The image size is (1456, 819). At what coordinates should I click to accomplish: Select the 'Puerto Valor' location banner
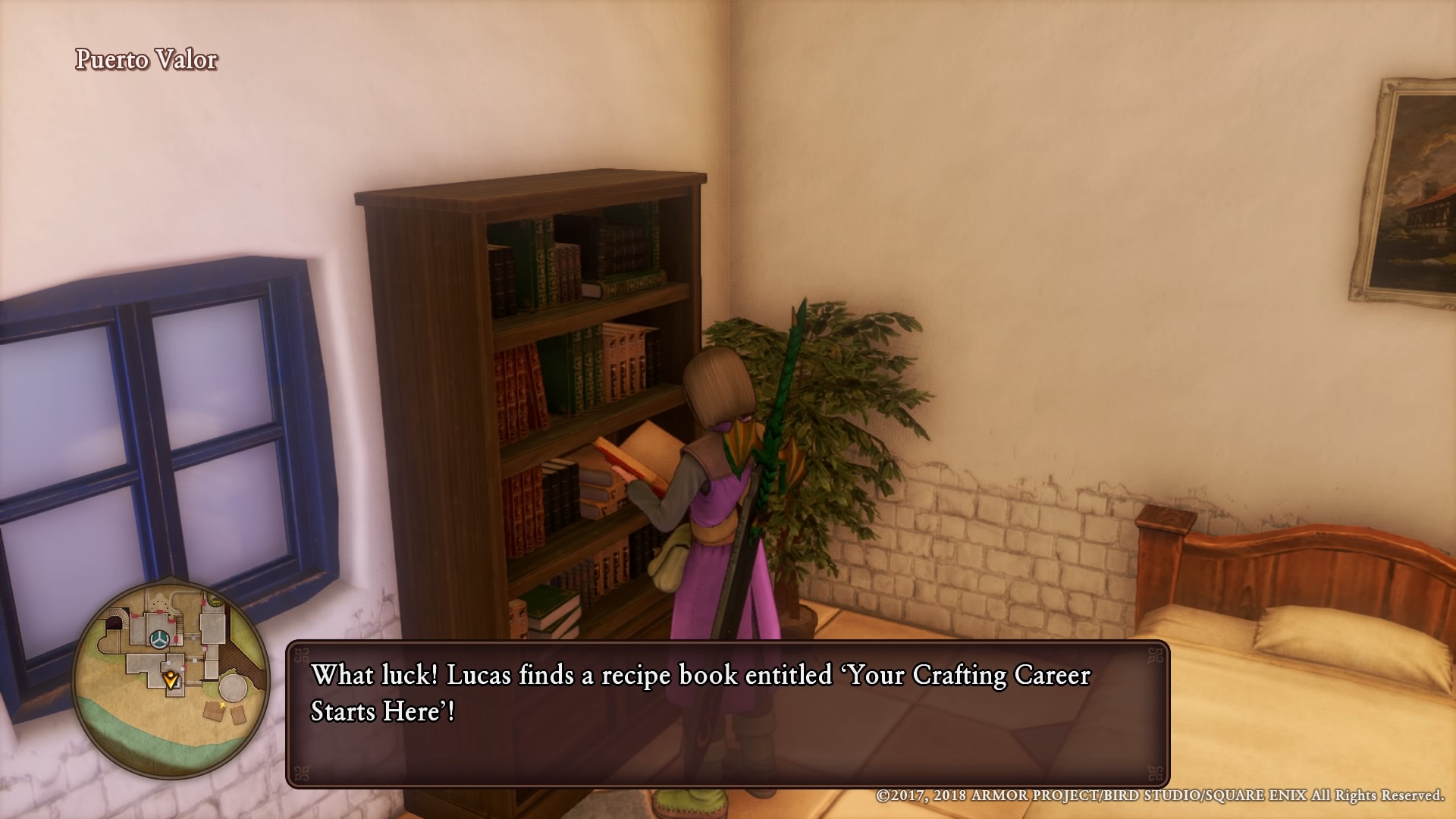146,58
